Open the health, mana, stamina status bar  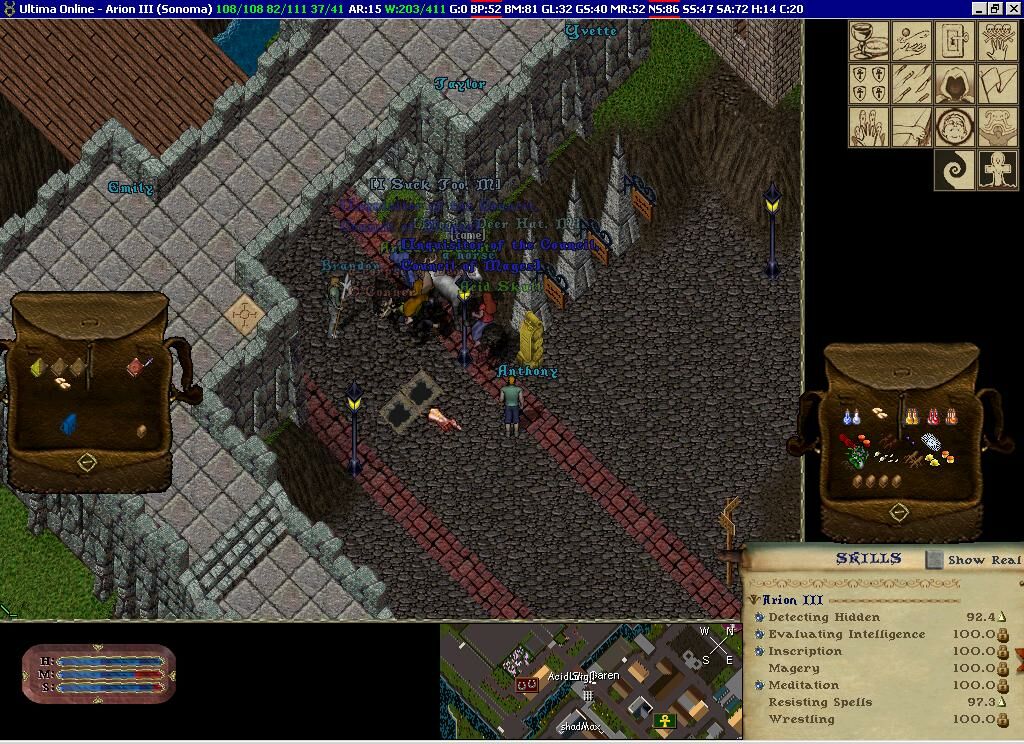[99, 674]
